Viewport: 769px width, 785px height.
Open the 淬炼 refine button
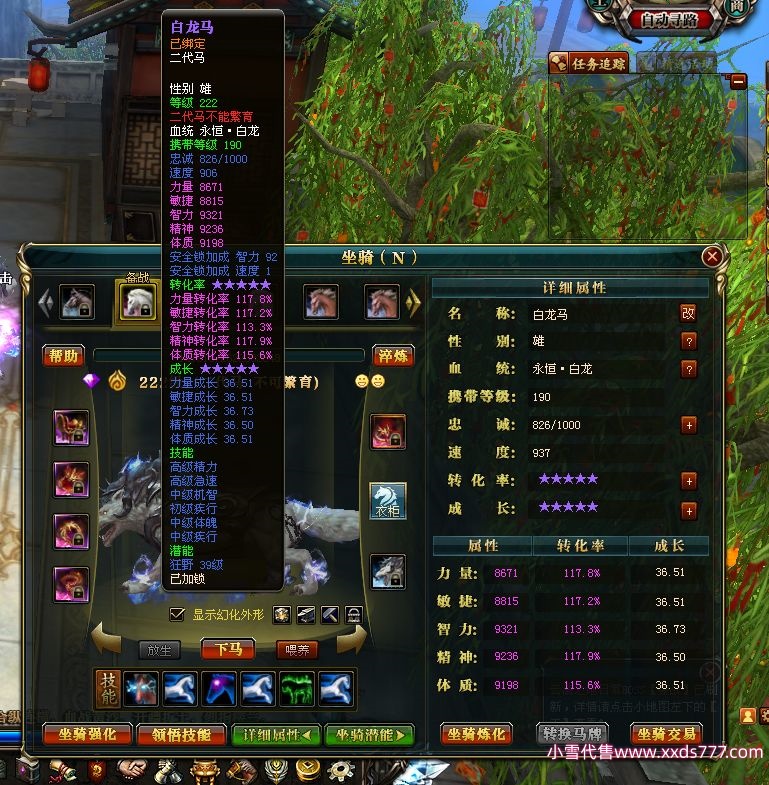(x=393, y=355)
